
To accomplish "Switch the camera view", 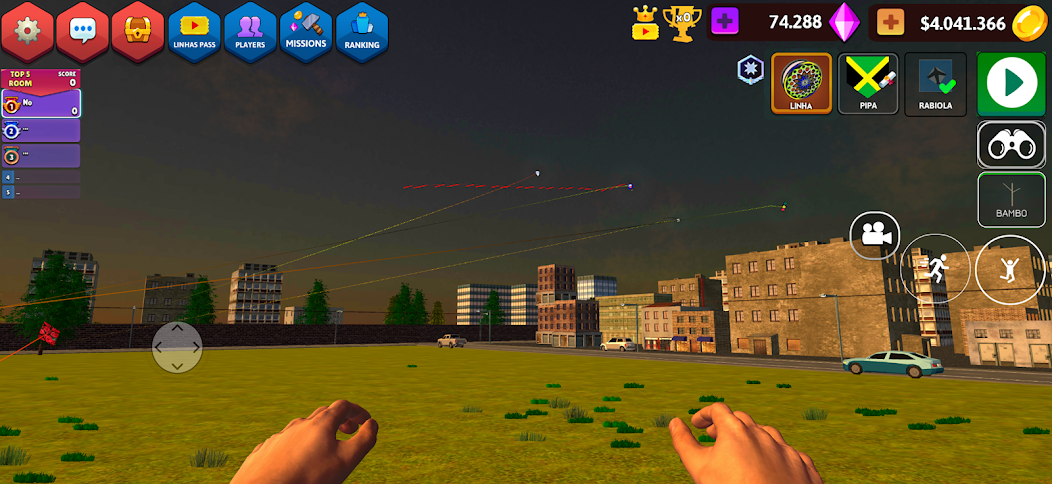I will [875, 236].
